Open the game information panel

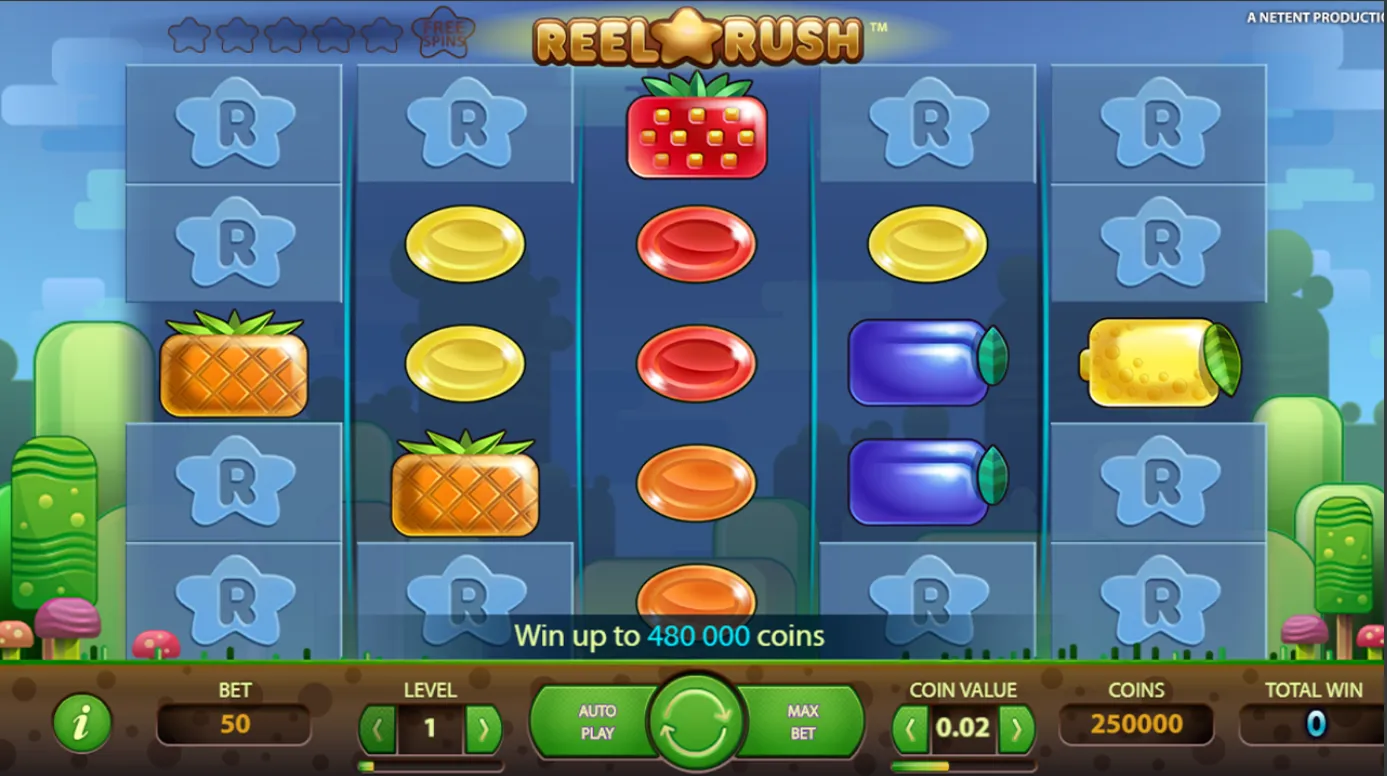click(82, 723)
